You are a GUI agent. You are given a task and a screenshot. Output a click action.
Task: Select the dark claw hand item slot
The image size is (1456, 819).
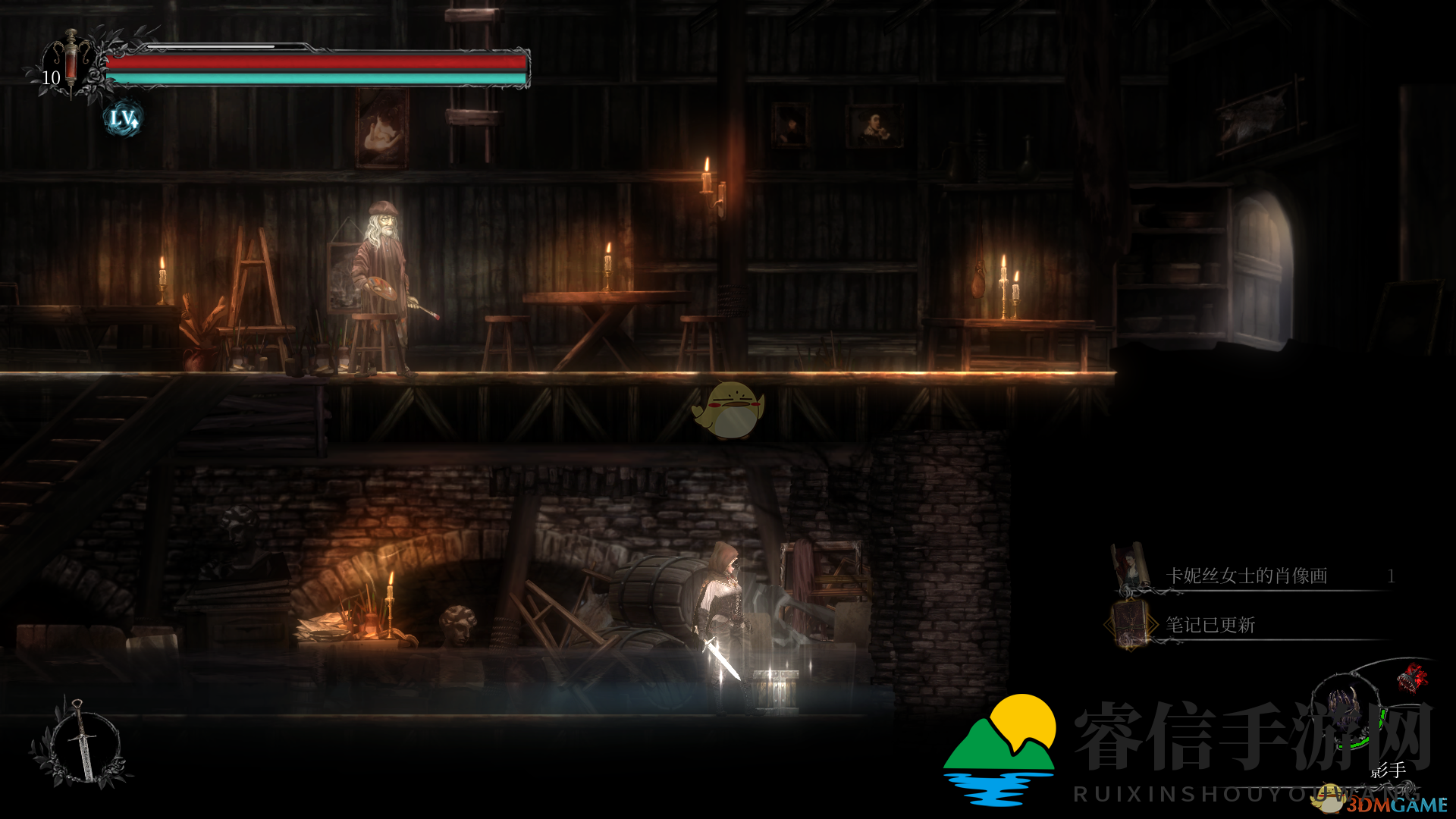[1344, 711]
